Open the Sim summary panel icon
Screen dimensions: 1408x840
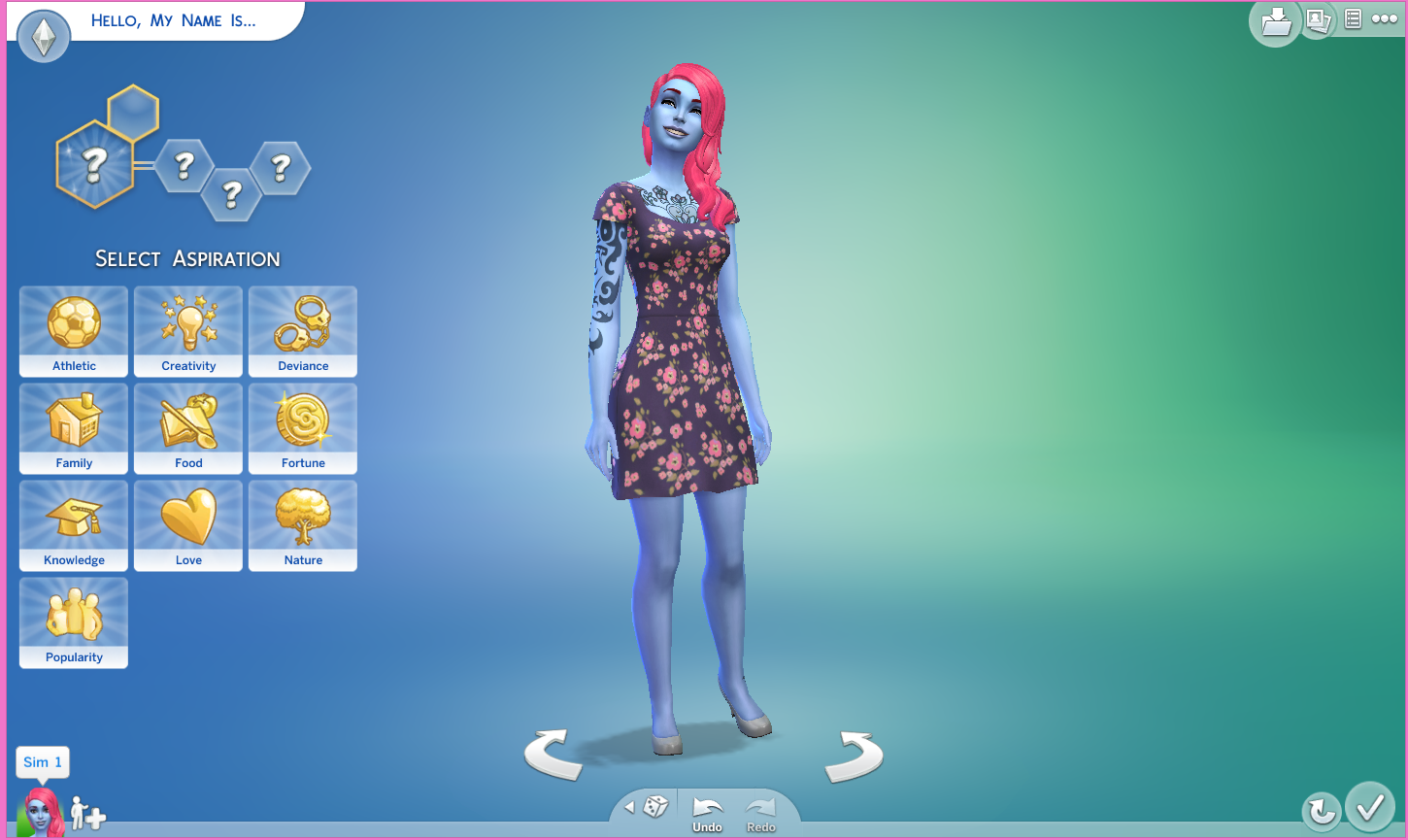pos(1352,18)
